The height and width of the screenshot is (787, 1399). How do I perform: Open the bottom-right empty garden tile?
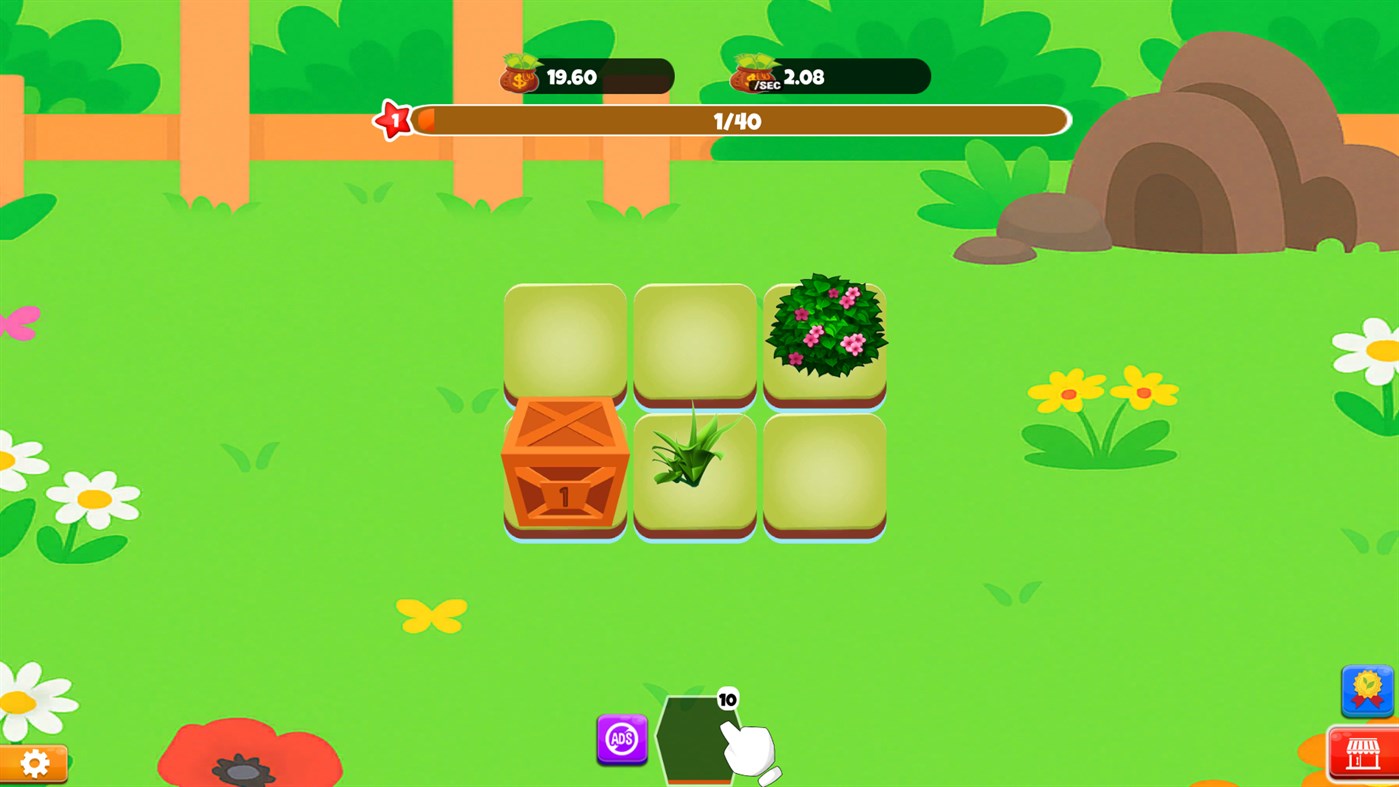(824, 470)
